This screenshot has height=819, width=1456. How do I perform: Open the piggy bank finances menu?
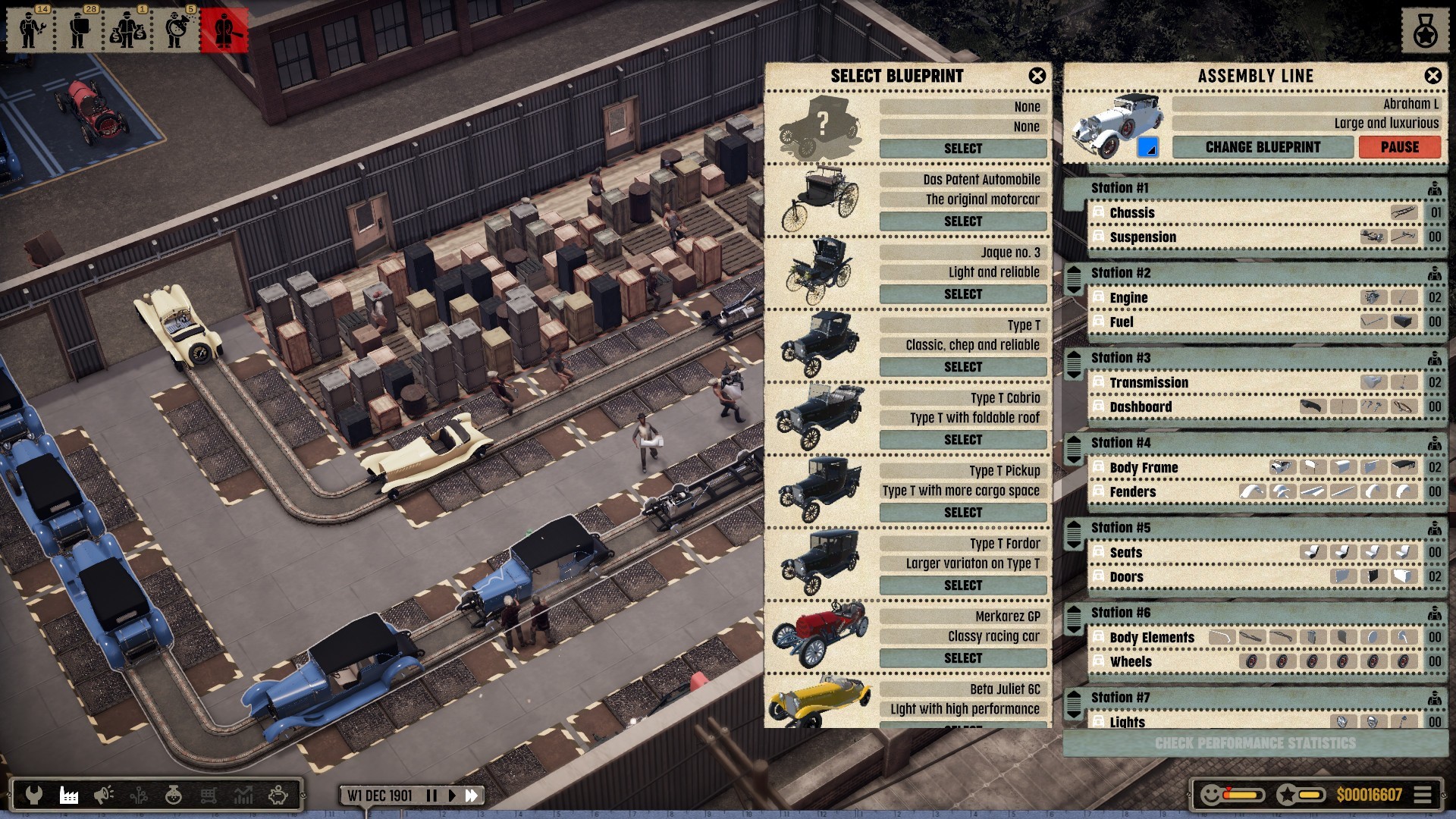click(278, 795)
